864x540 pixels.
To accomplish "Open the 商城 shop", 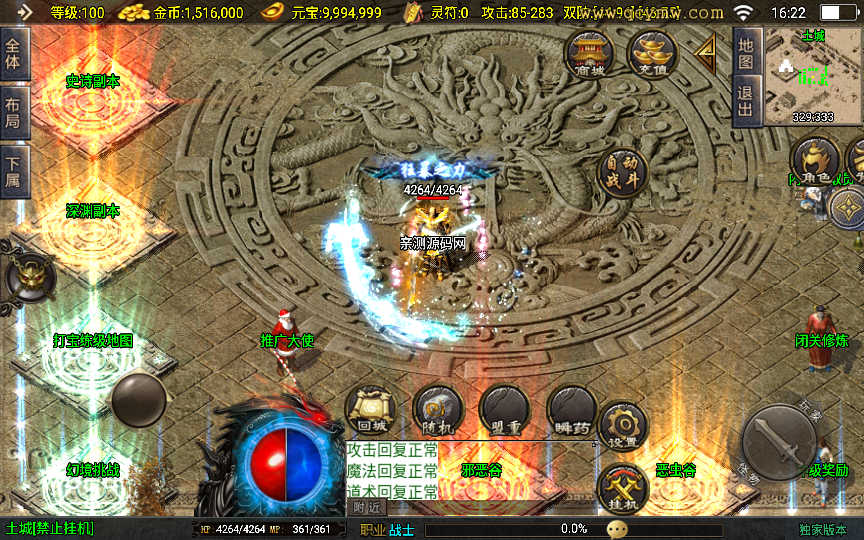I will 589,53.
